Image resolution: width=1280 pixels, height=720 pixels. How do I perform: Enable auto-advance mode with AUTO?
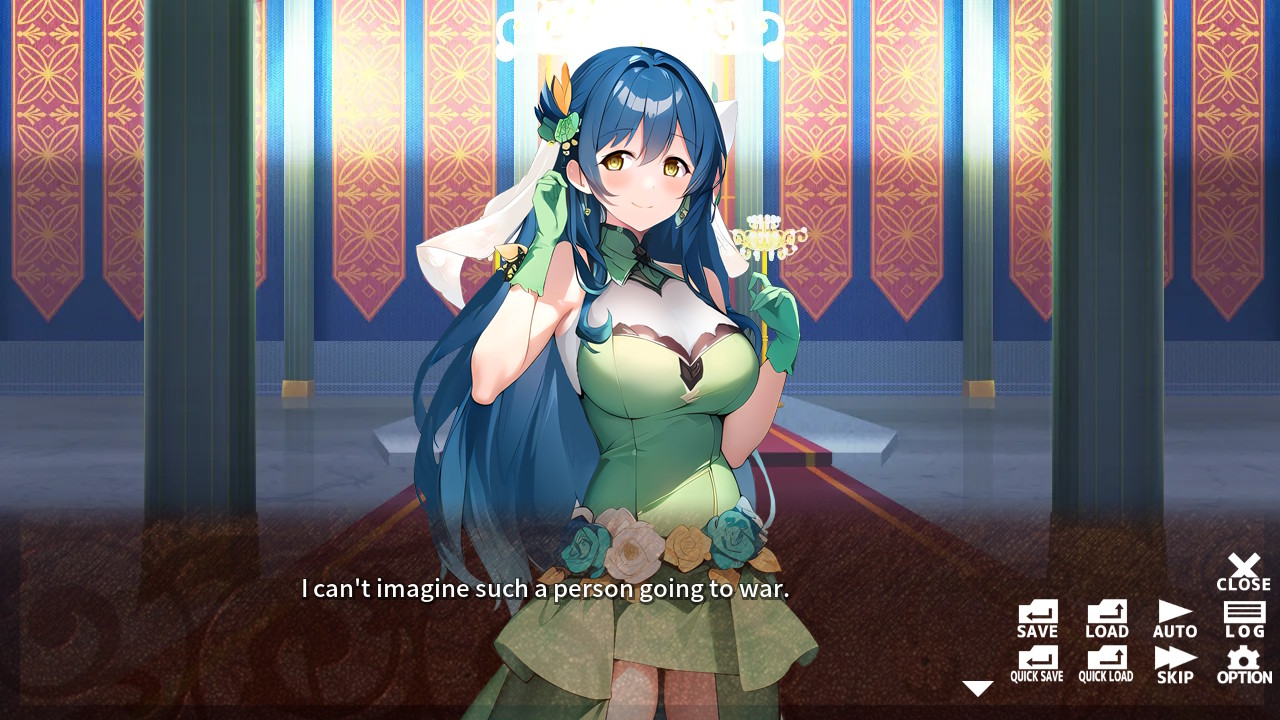coord(1174,613)
